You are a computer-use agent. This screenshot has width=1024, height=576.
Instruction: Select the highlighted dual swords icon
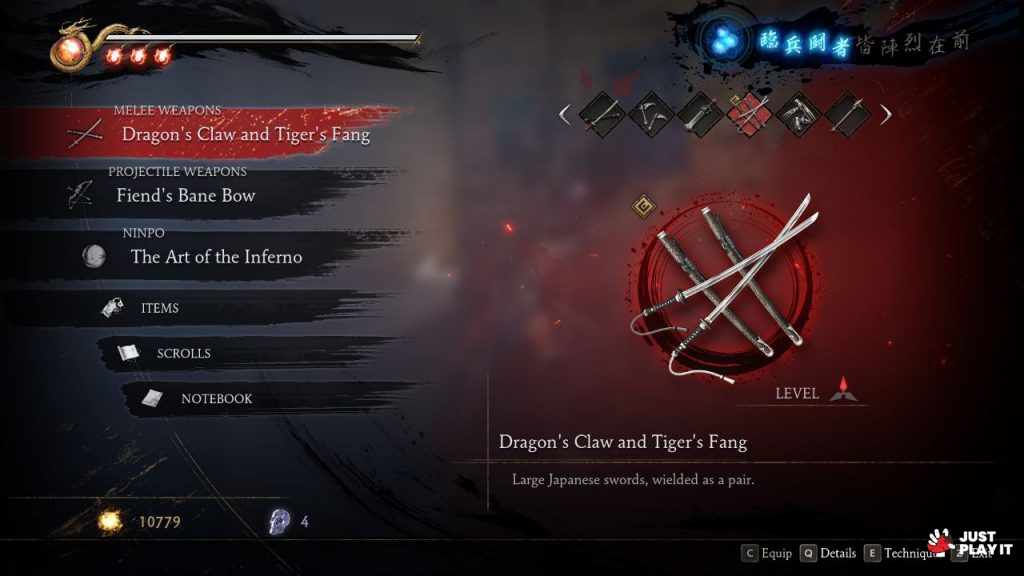tap(749, 114)
